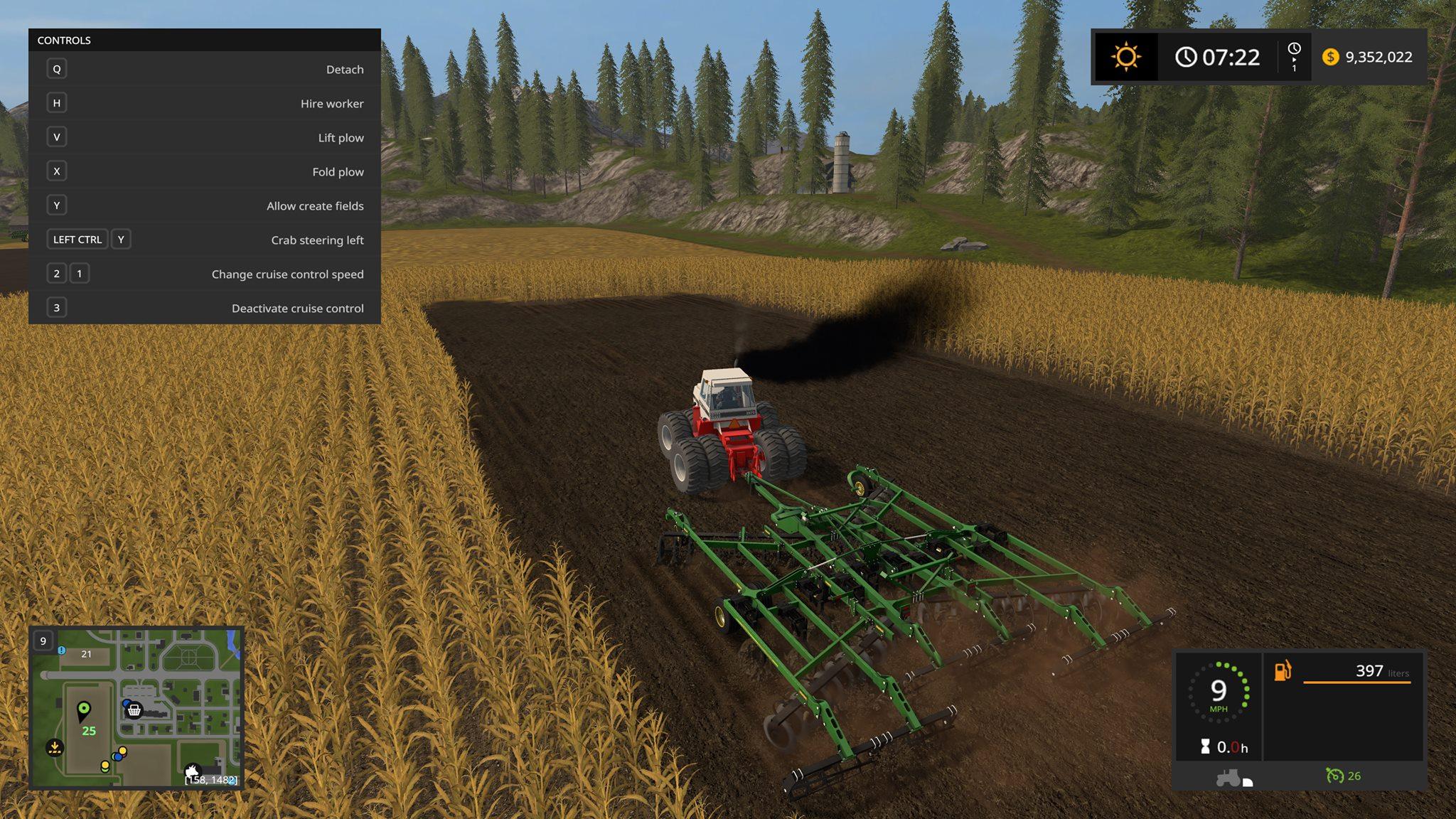Click the time scale clock icon

pos(1294,49)
